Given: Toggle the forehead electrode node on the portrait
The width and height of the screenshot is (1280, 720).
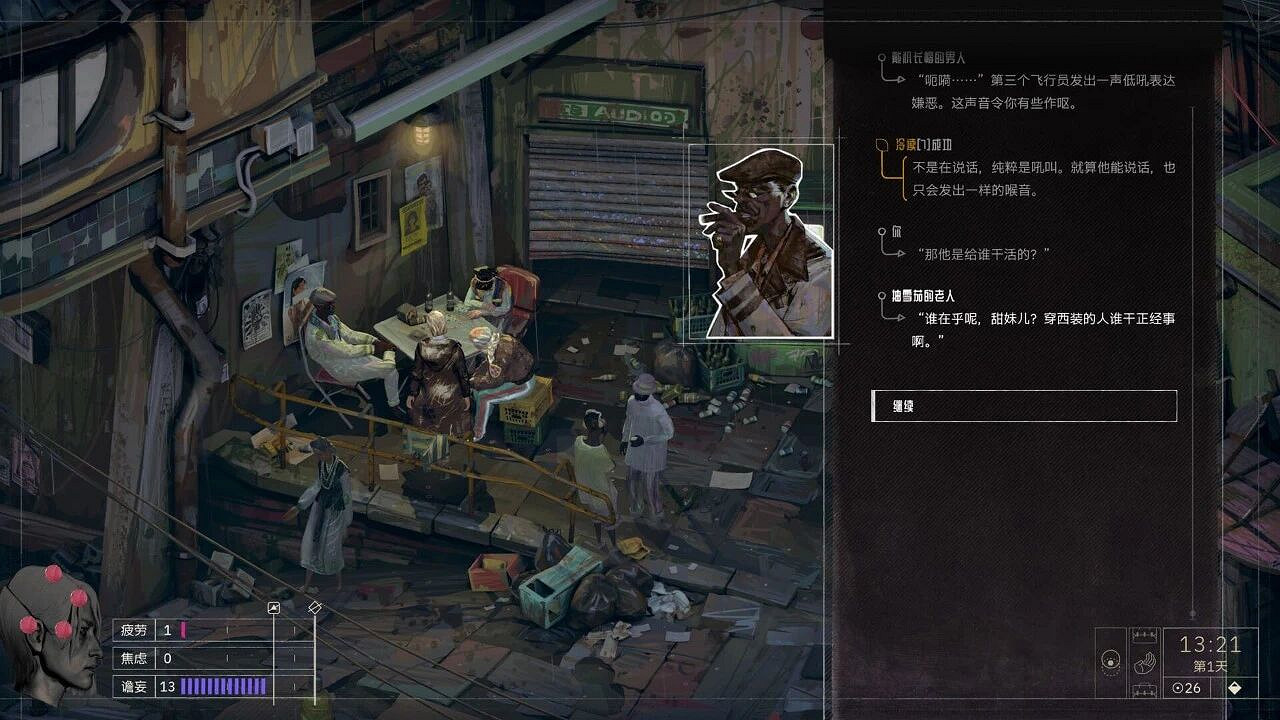Looking at the screenshot, I should [80, 597].
